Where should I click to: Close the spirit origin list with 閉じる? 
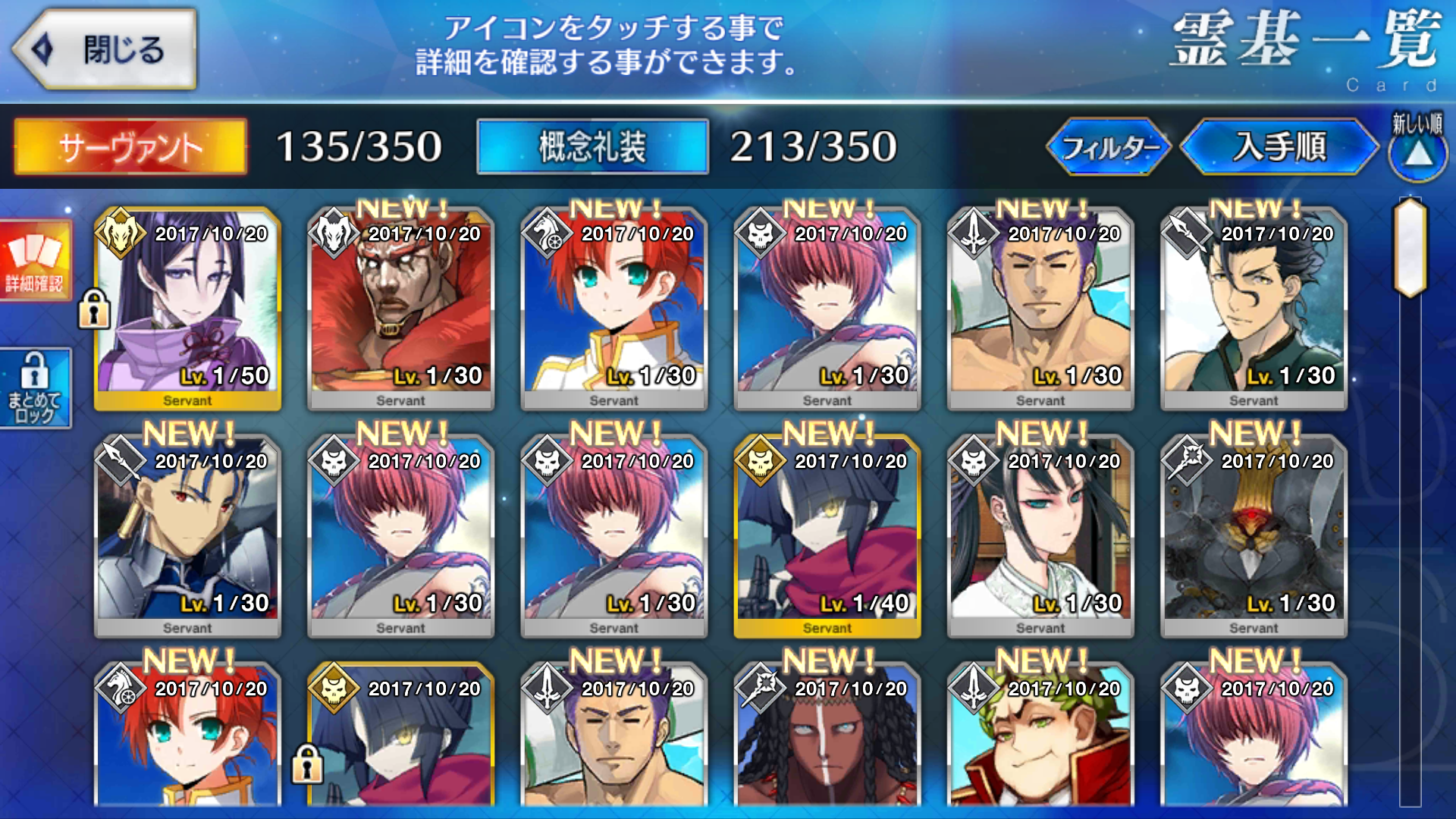106,50
